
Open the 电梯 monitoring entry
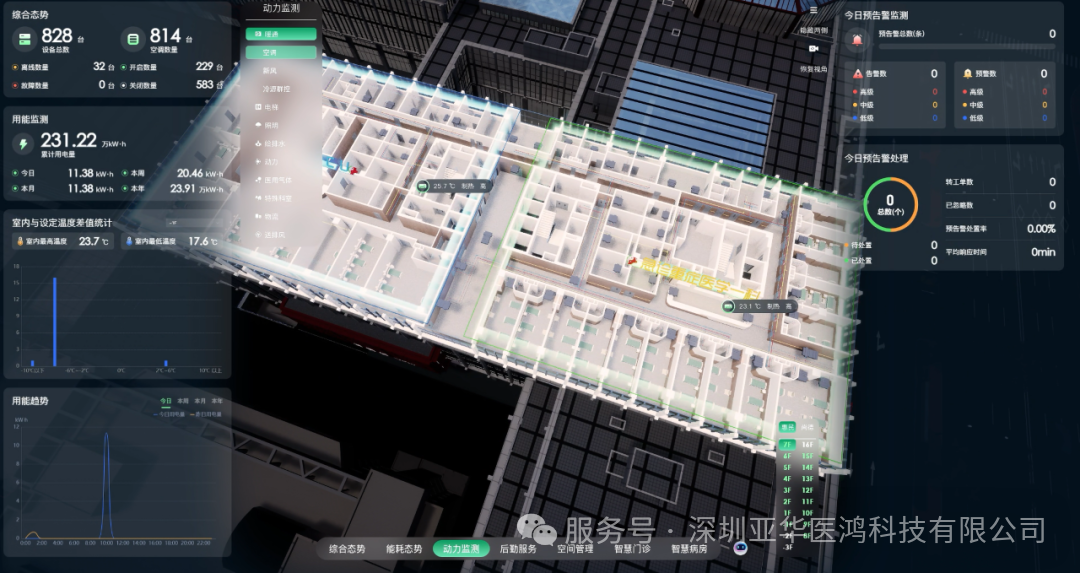271,108
